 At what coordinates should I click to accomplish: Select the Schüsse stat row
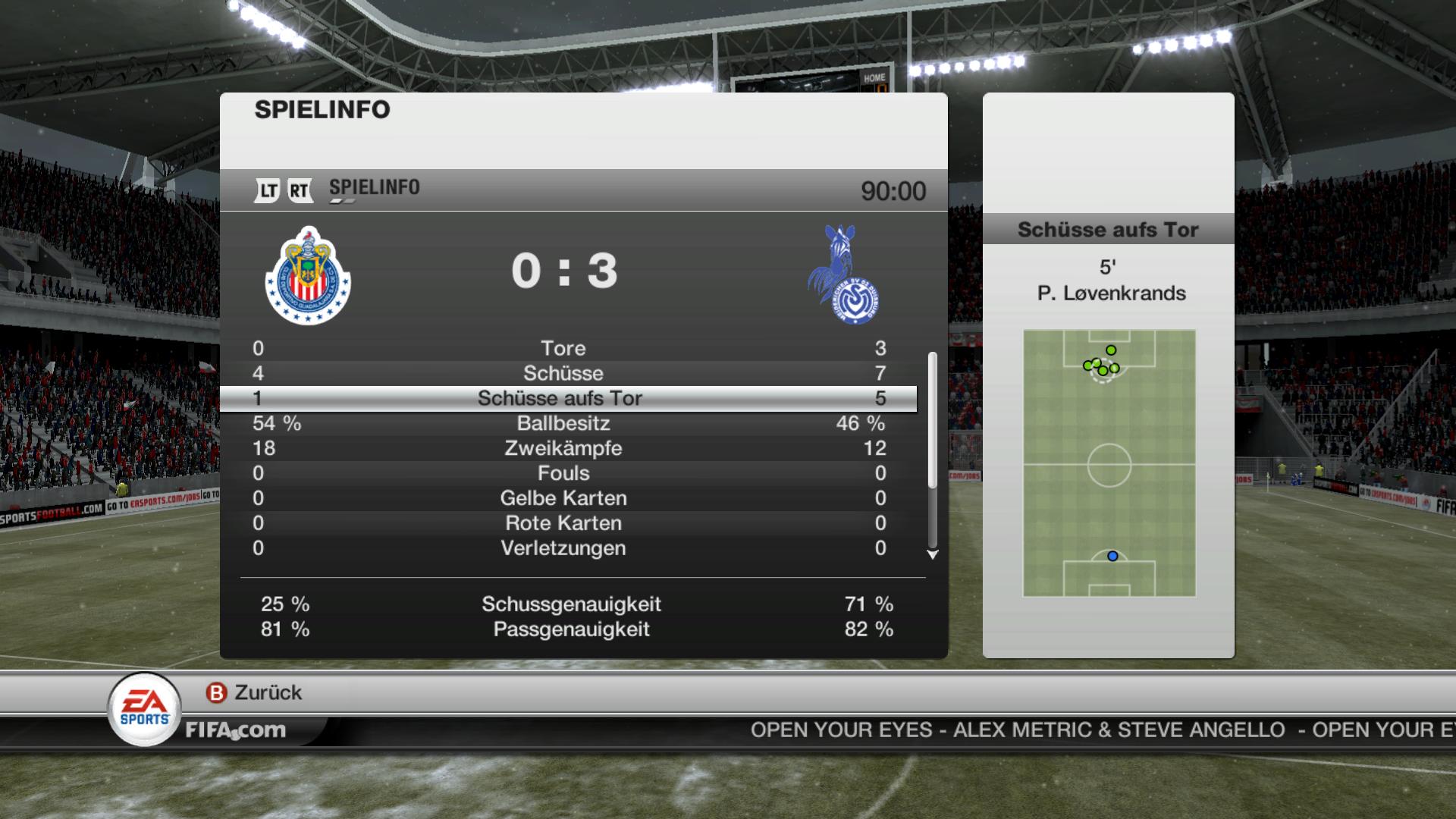pos(563,373)
